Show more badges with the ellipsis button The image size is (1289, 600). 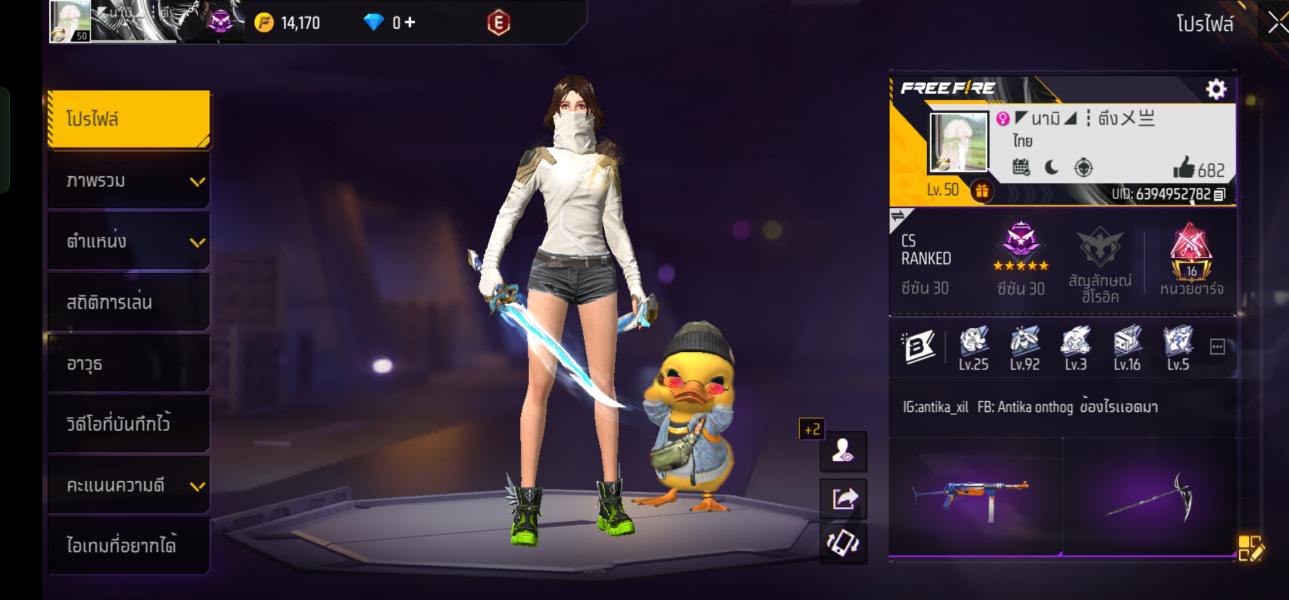(1217, 347)
